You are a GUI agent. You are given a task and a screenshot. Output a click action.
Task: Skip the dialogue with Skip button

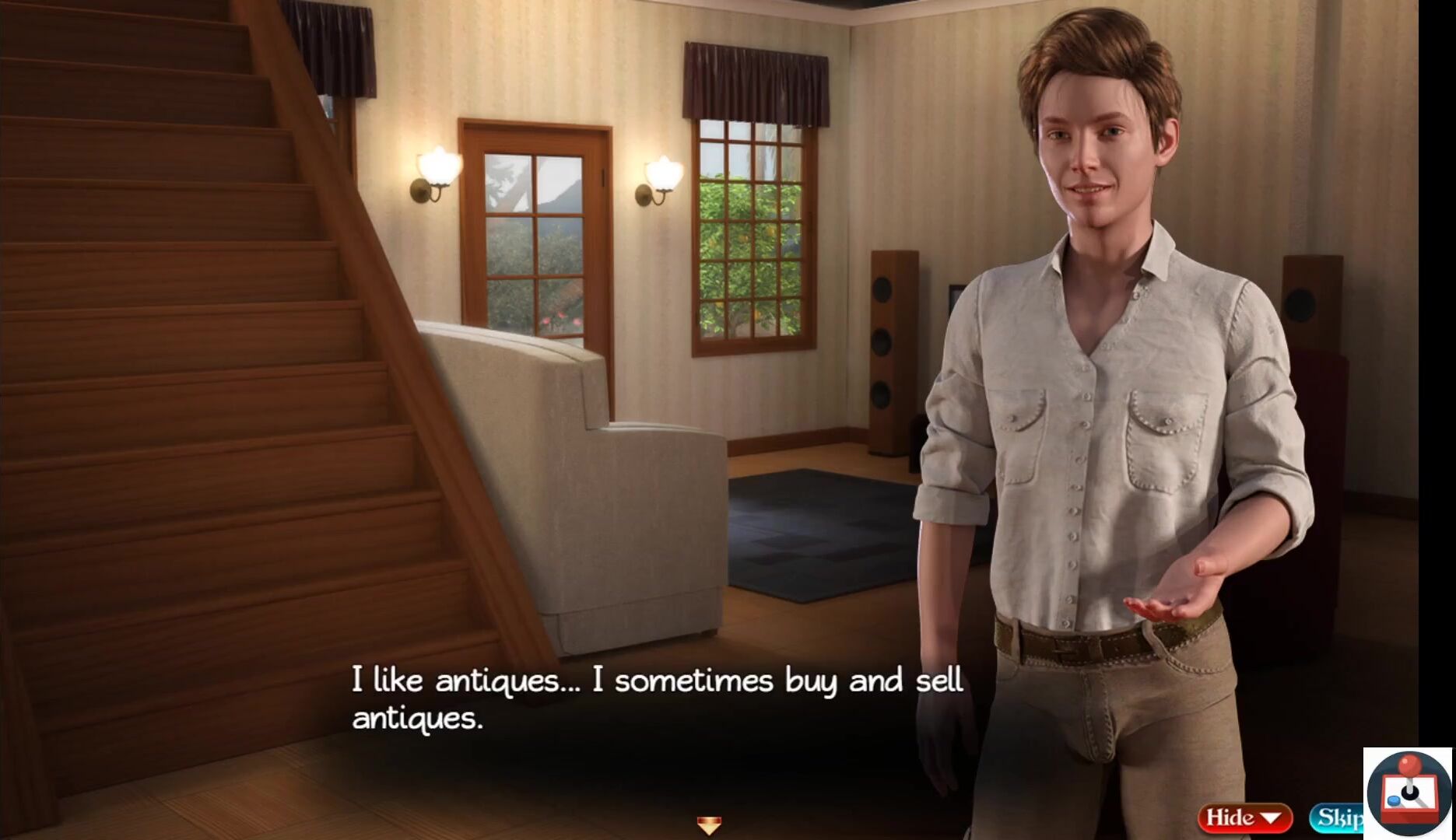pos(1337,818)
